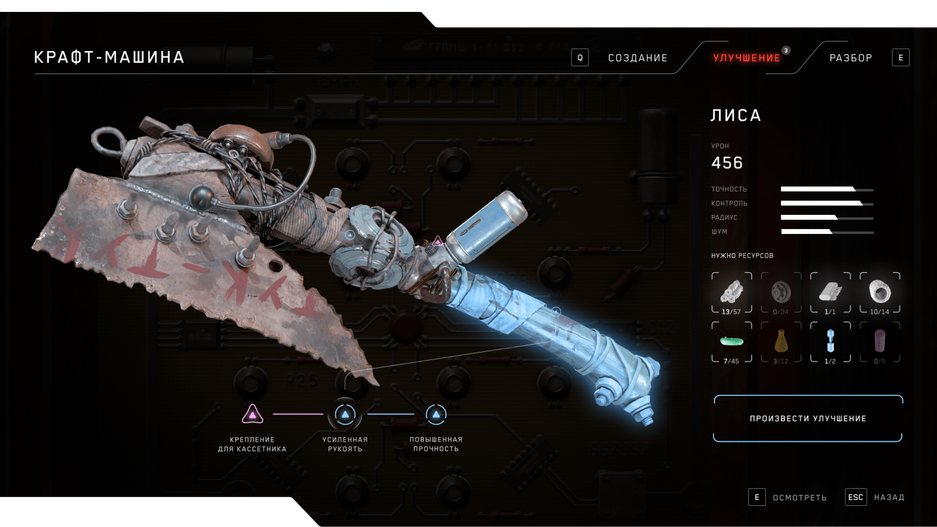Open the Улучшение tab

[746, 58]
